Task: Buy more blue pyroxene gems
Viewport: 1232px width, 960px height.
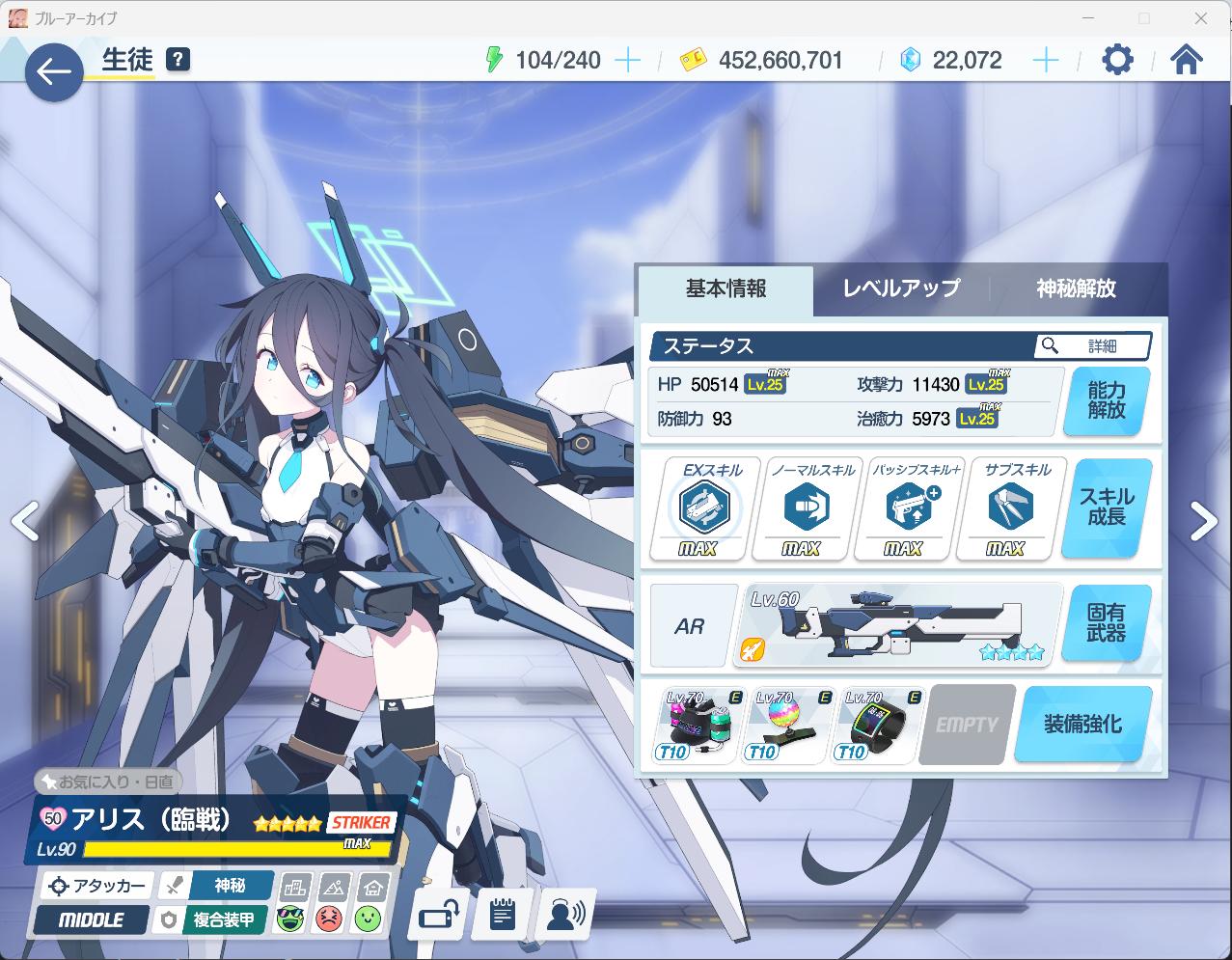Action: (x=1046, y=60)
